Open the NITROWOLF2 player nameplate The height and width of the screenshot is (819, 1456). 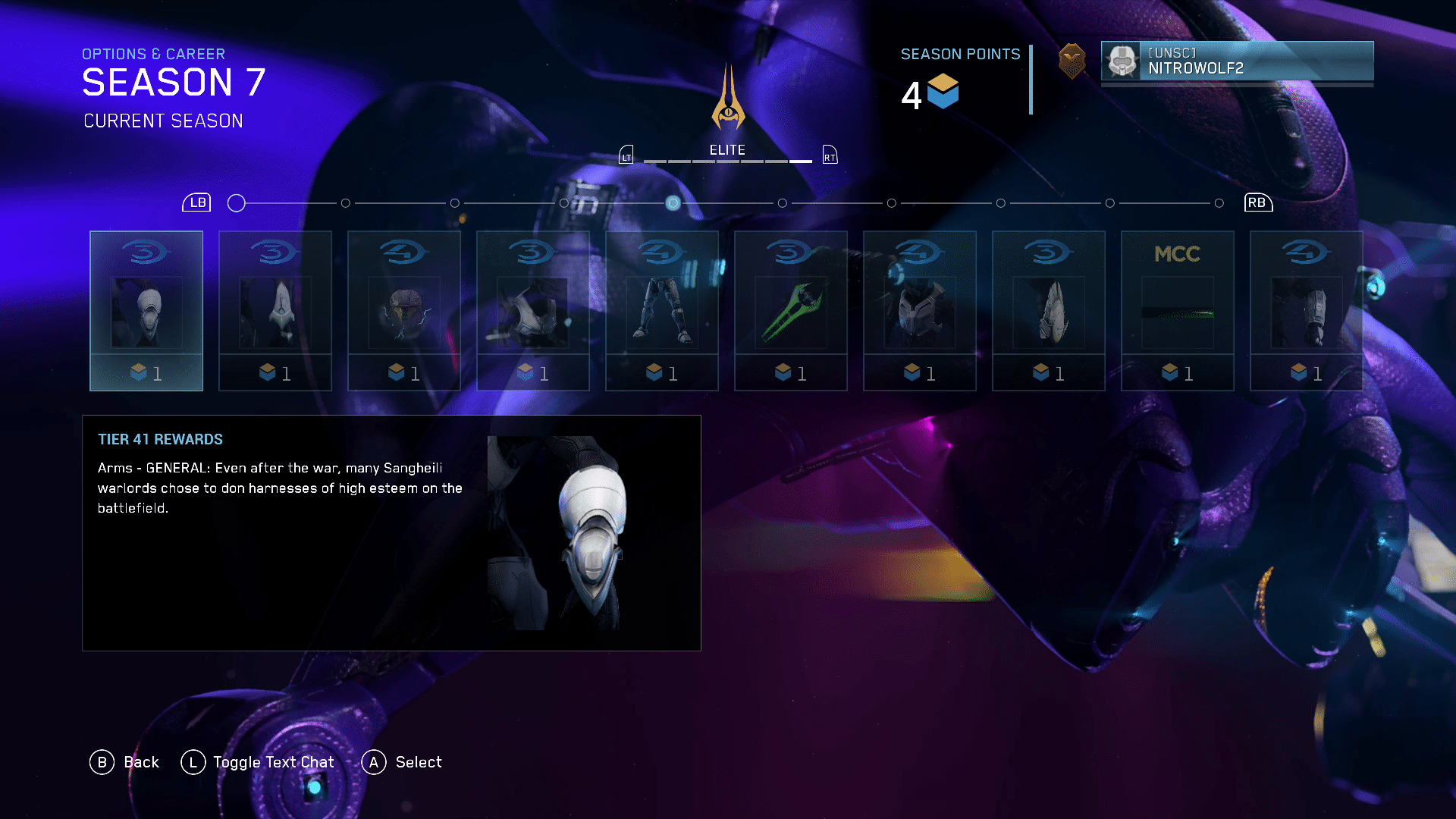1237,61
